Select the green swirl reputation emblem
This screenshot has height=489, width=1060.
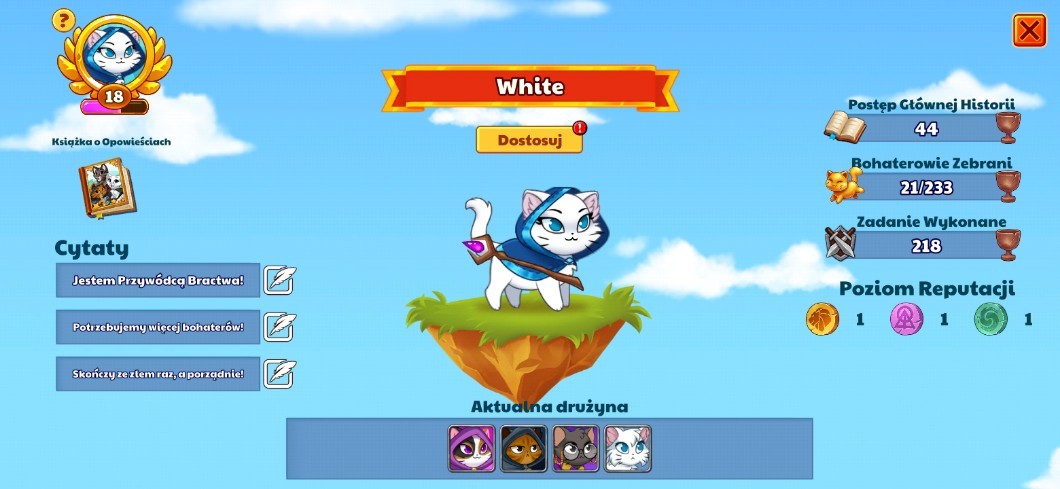click(990, 320)
